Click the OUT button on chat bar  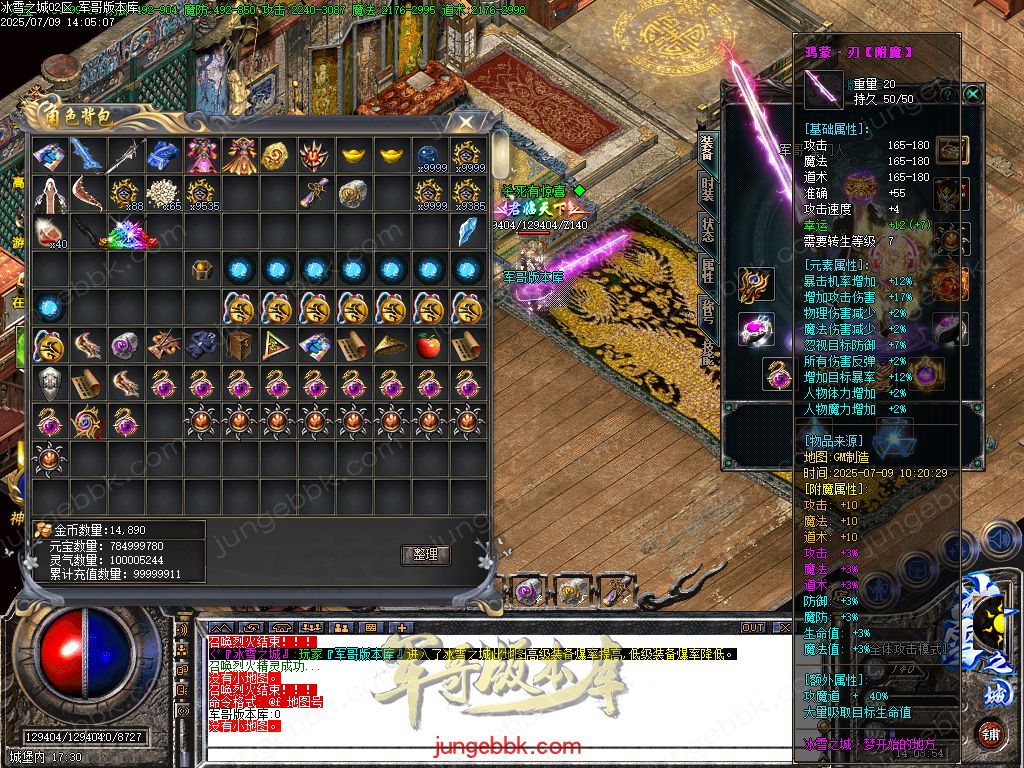coord(753,627)
